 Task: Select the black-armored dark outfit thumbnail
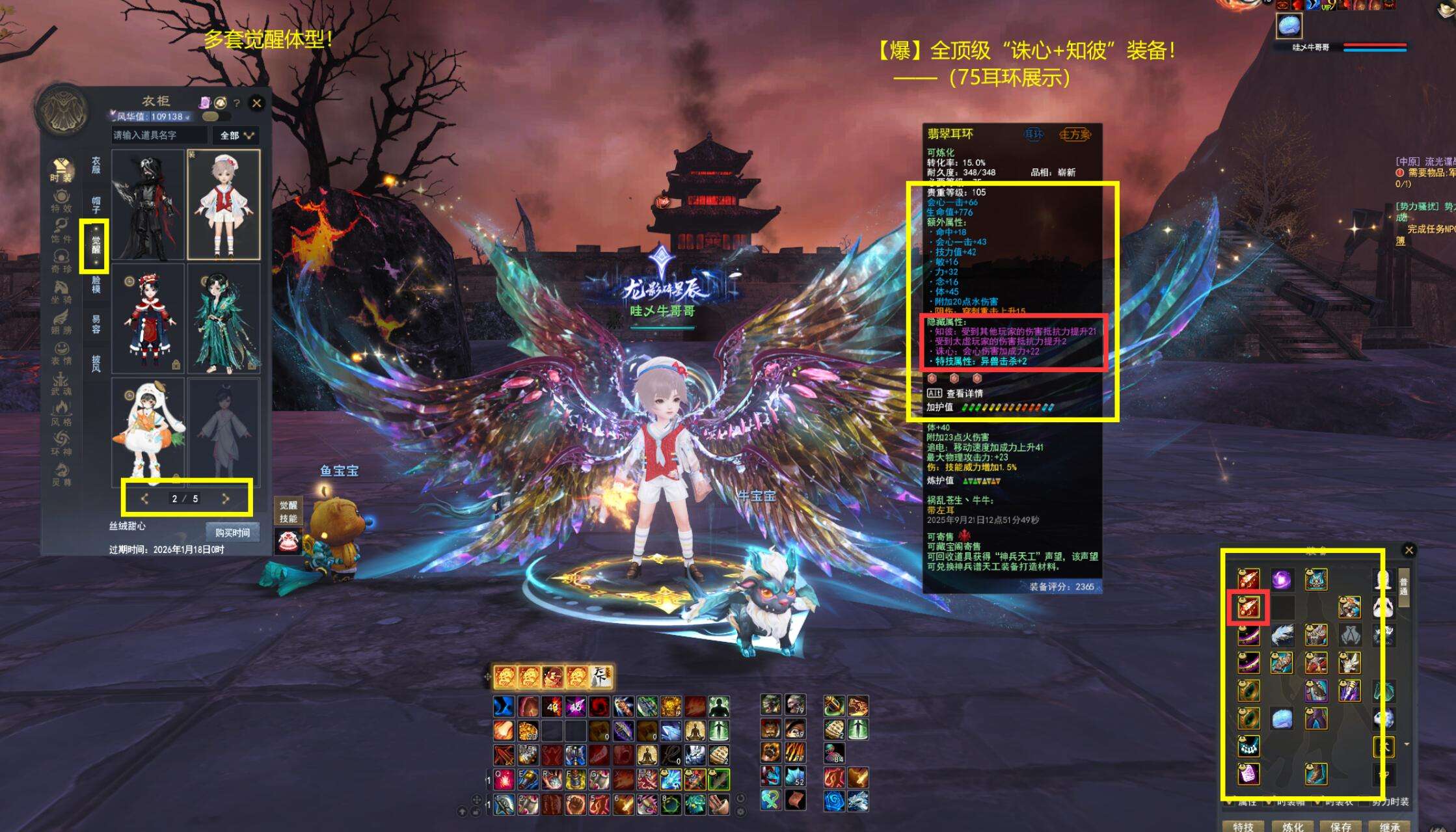(148, 204)
